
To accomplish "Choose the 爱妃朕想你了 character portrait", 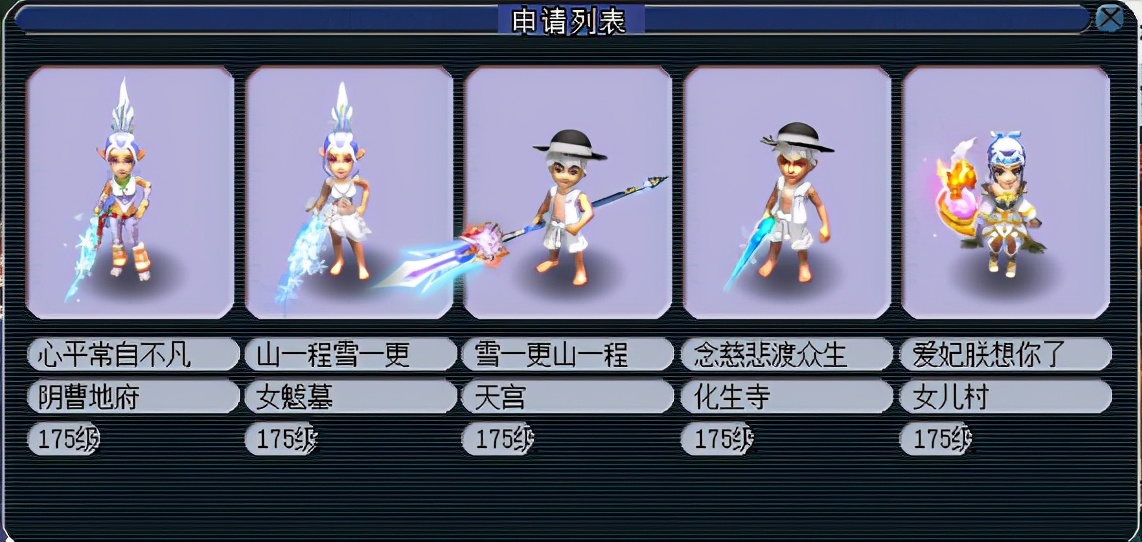I will tap(1006, 192).
